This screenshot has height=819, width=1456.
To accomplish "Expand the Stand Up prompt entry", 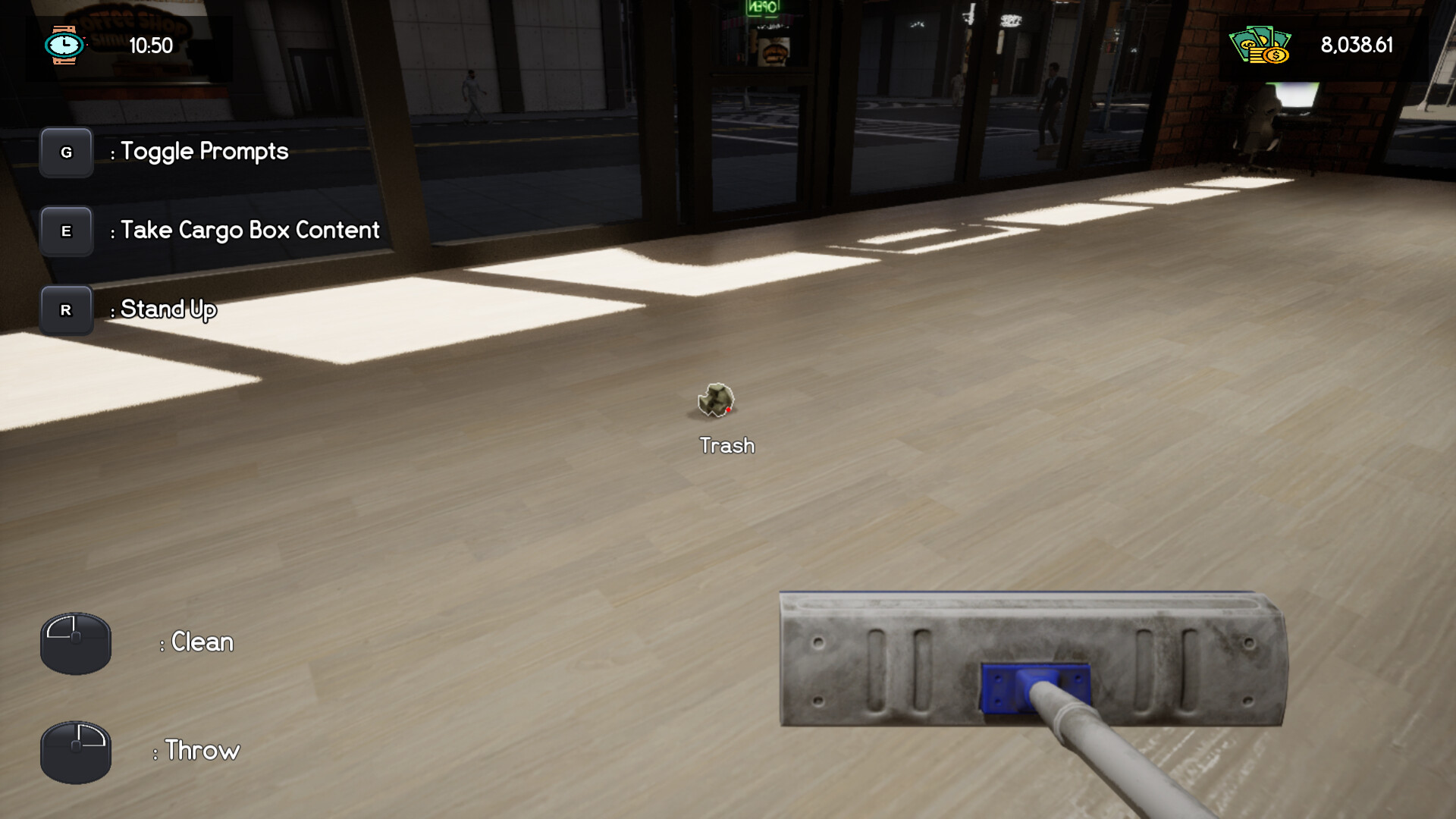I will pyautogui.click(x=165, y=309).
